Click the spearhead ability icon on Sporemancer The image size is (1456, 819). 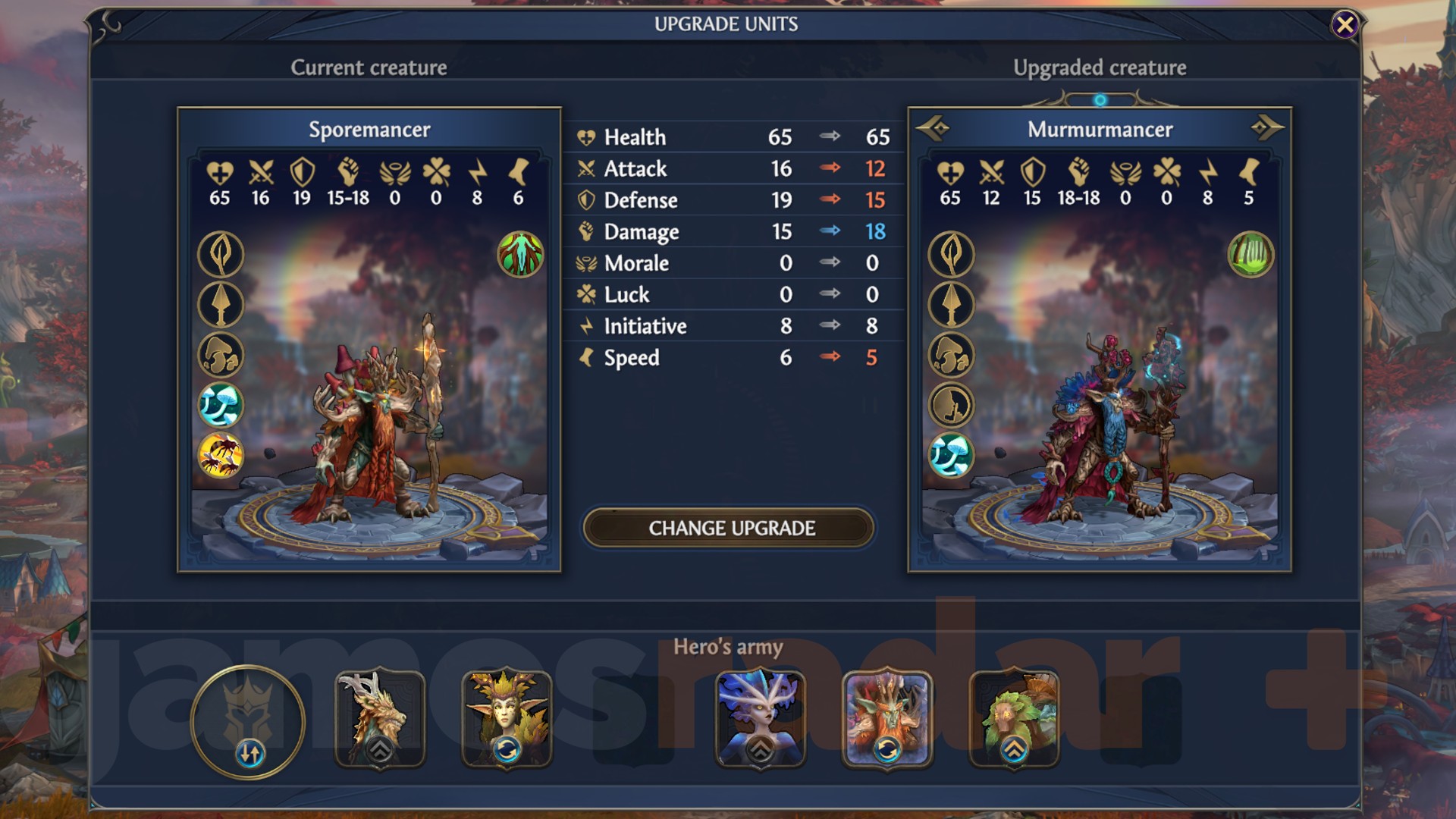[x=220, y=305]
